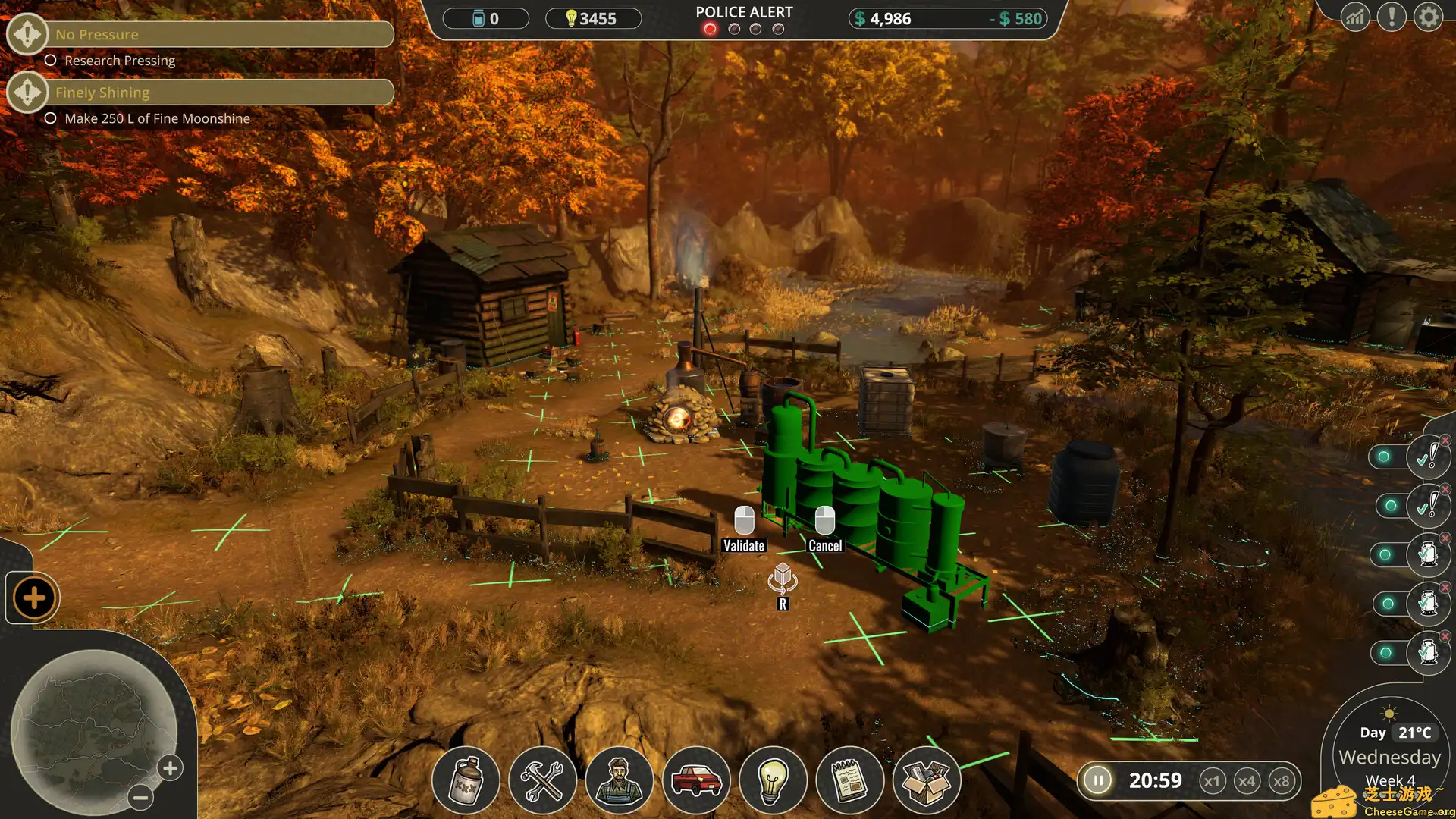This screenshot has height=819, width=1456.
Task: Open the exclamation mark alerts panel
Action: point(1392,17)
